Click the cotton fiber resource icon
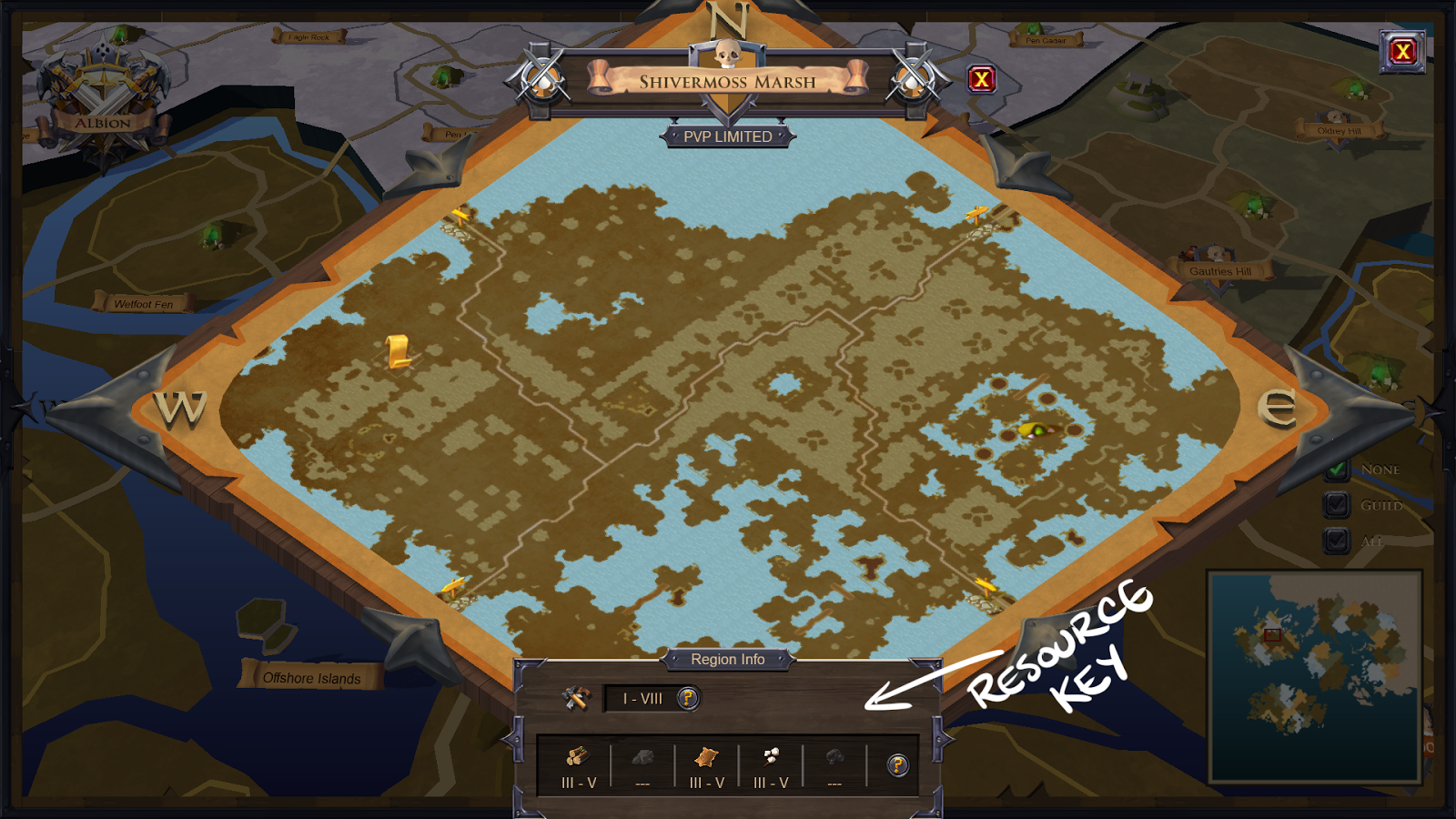1456x819 pixels. coord(769,758)
